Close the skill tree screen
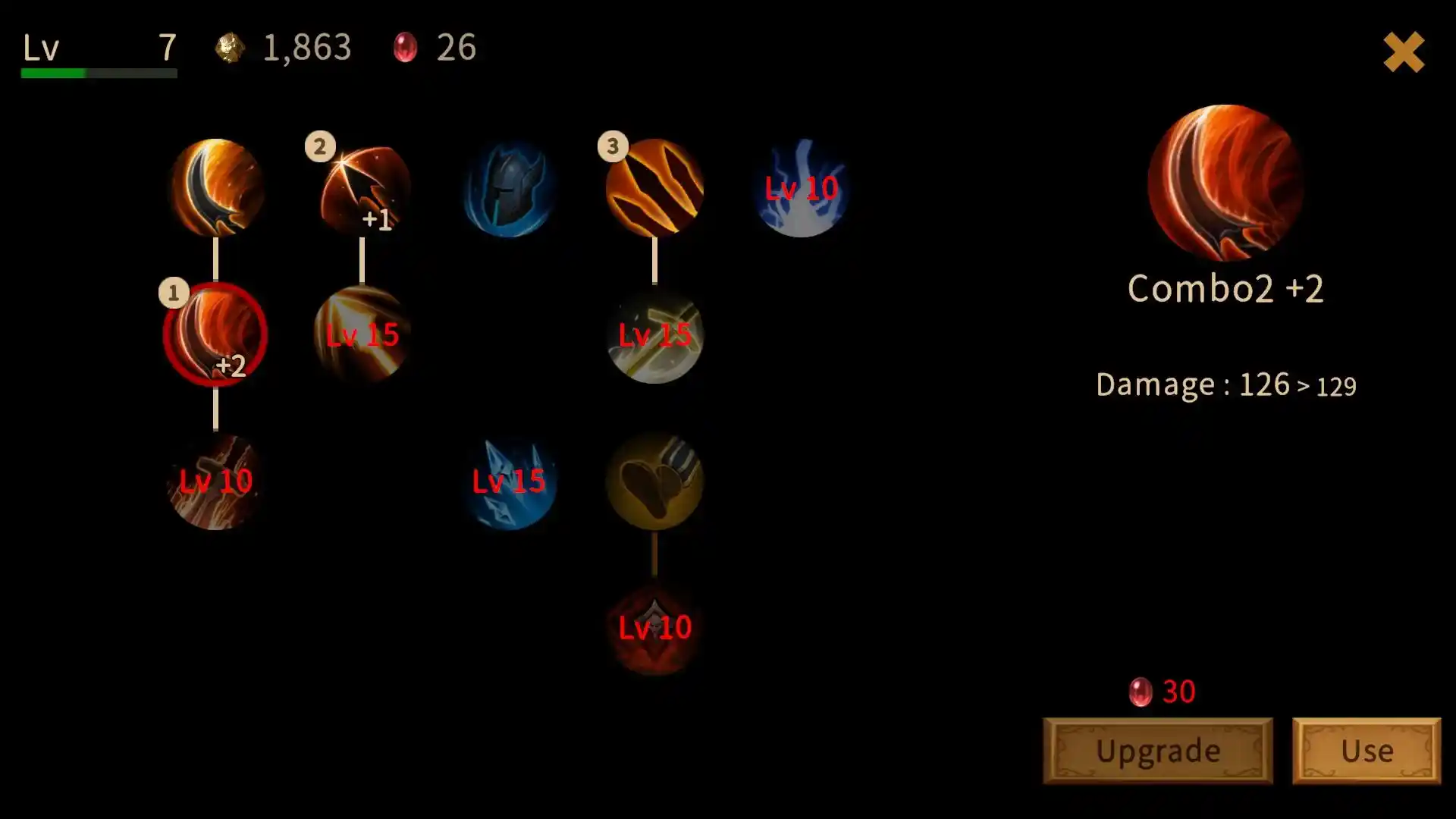The image size is (1456, 819). tap(1404, 52)
